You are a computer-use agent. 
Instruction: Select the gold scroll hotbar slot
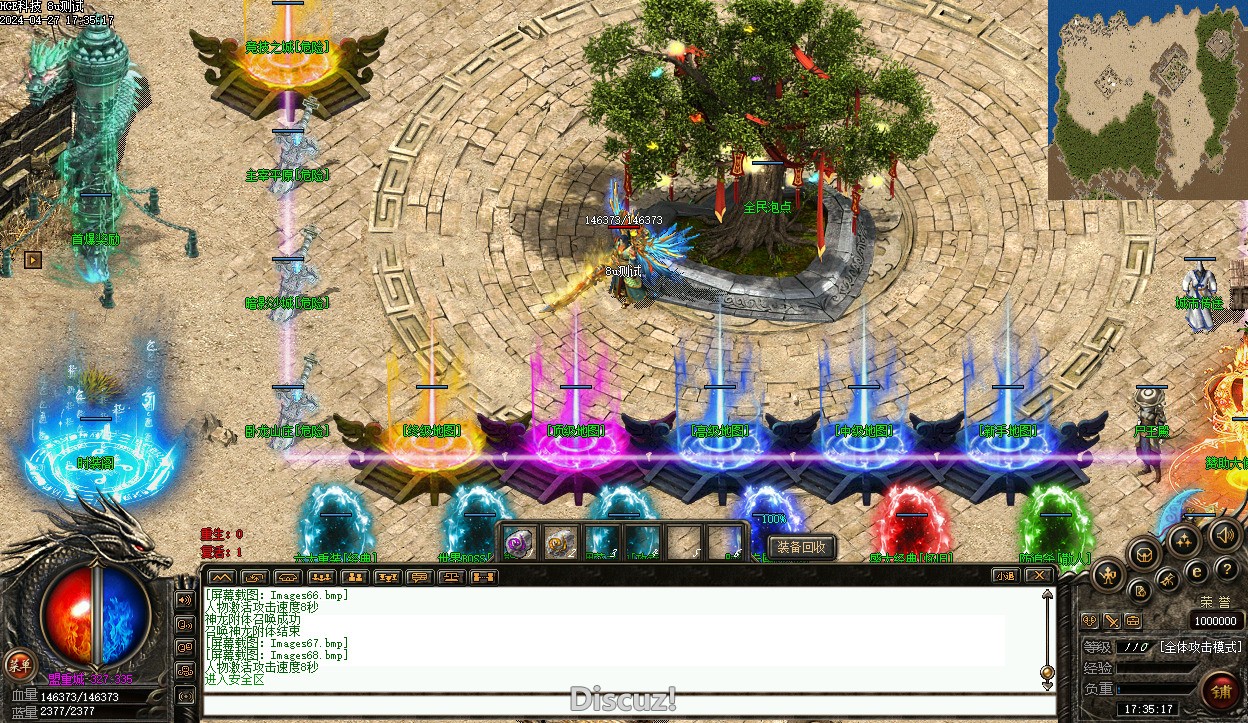point(560,542)
